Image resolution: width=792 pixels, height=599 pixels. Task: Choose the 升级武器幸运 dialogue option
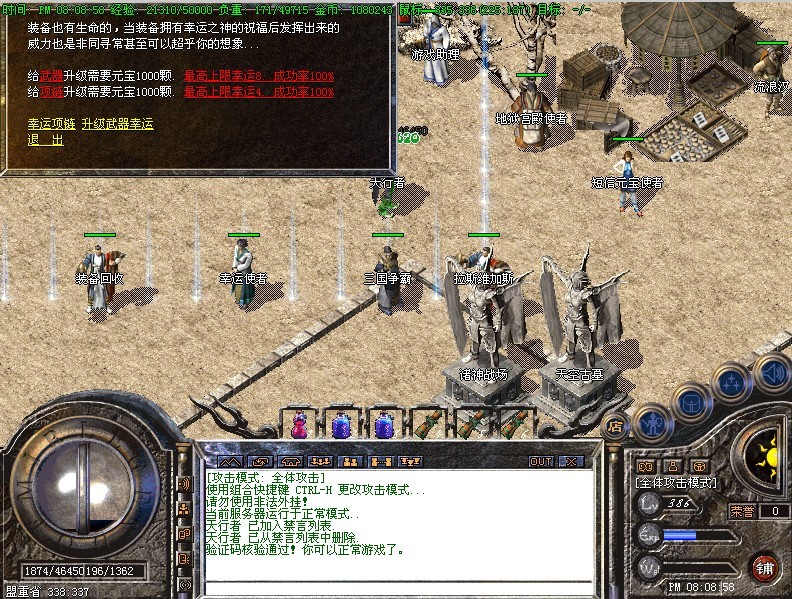click(x=117, y=124)
